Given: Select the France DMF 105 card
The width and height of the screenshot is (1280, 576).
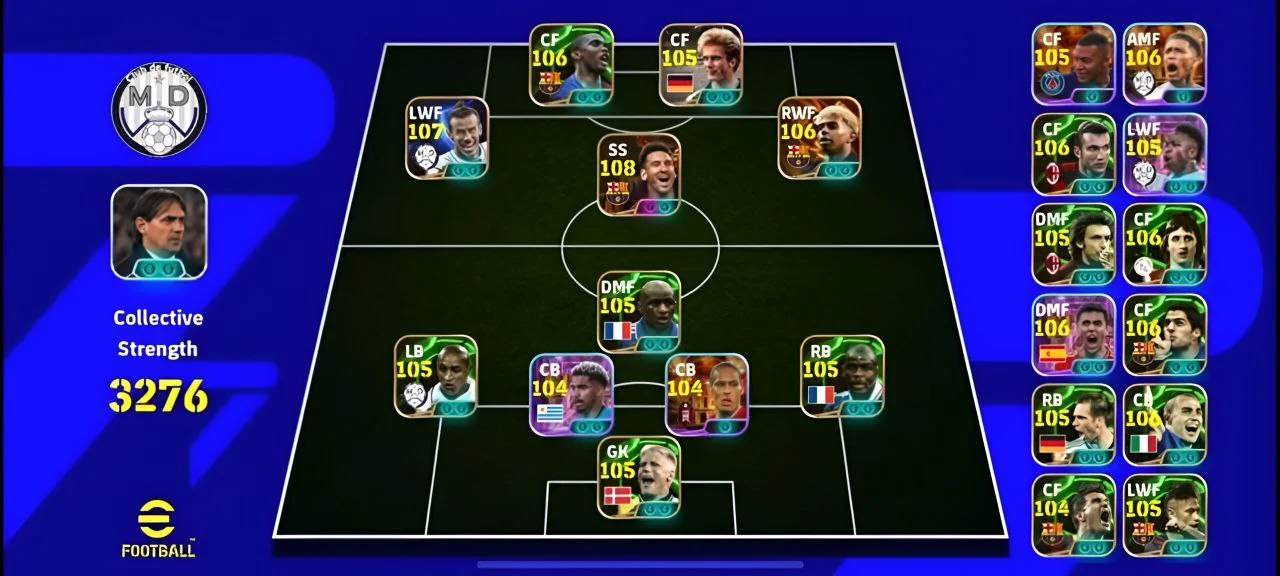Looking at the screenshot, I should click(639, 312).
